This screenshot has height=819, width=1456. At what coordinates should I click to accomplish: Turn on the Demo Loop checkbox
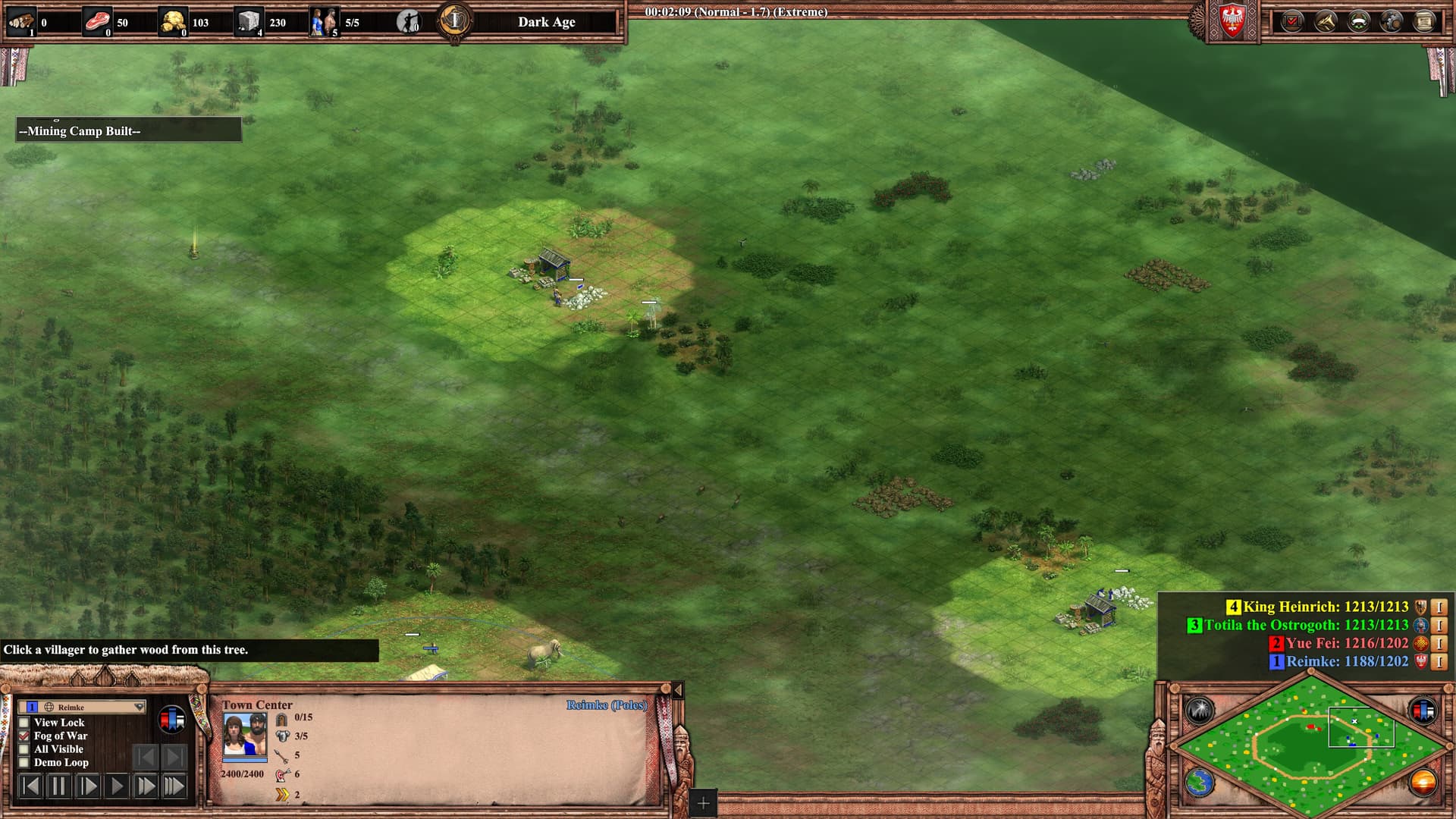point(24,763)
